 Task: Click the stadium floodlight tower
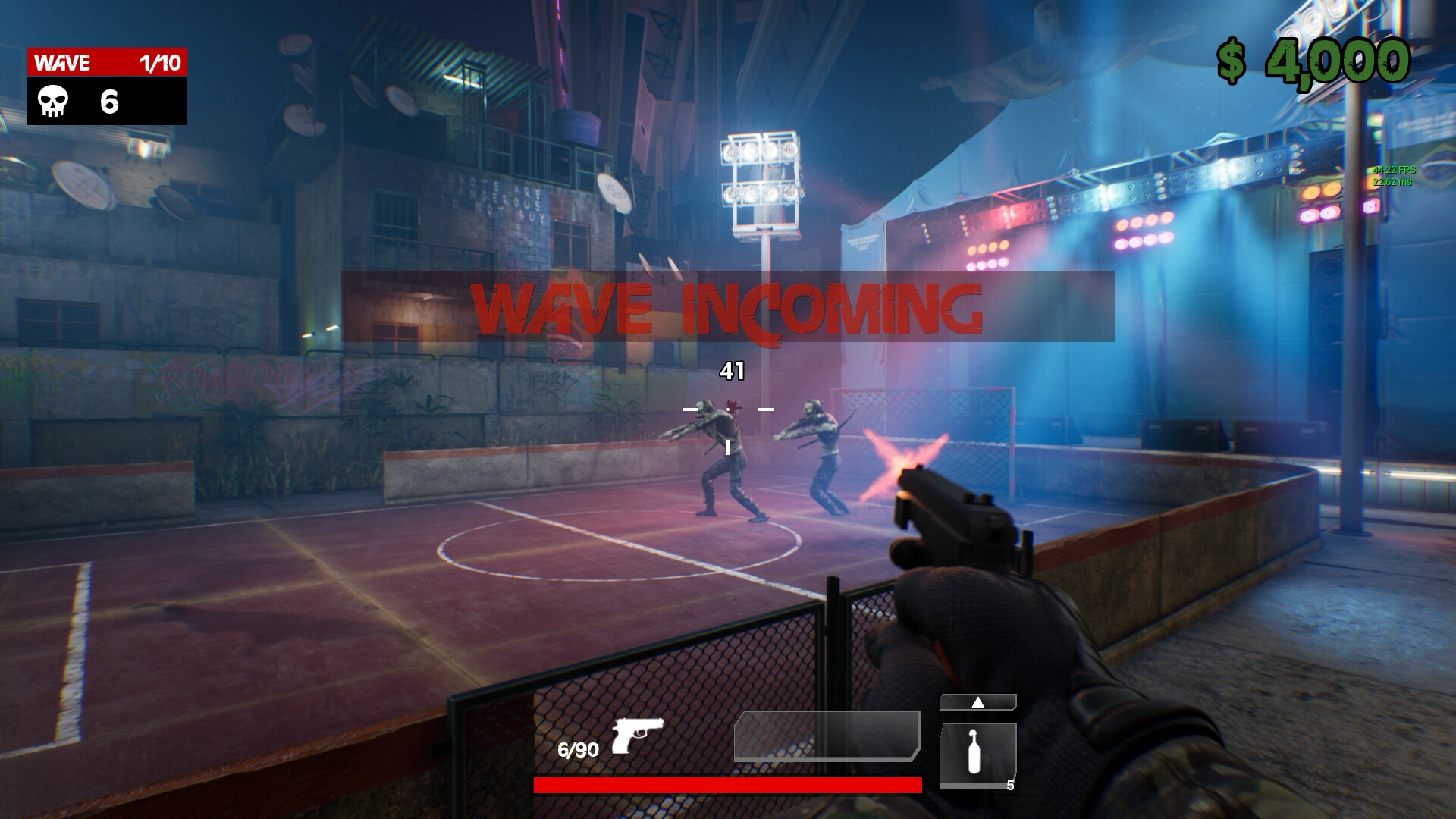pyautogui.click(x=761, y=178)
